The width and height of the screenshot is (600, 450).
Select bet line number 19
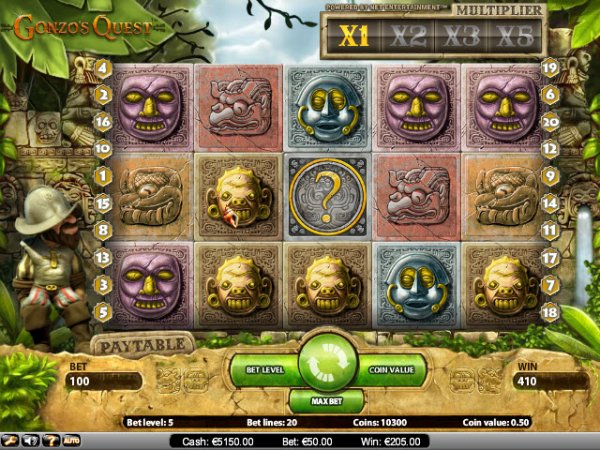549,68
